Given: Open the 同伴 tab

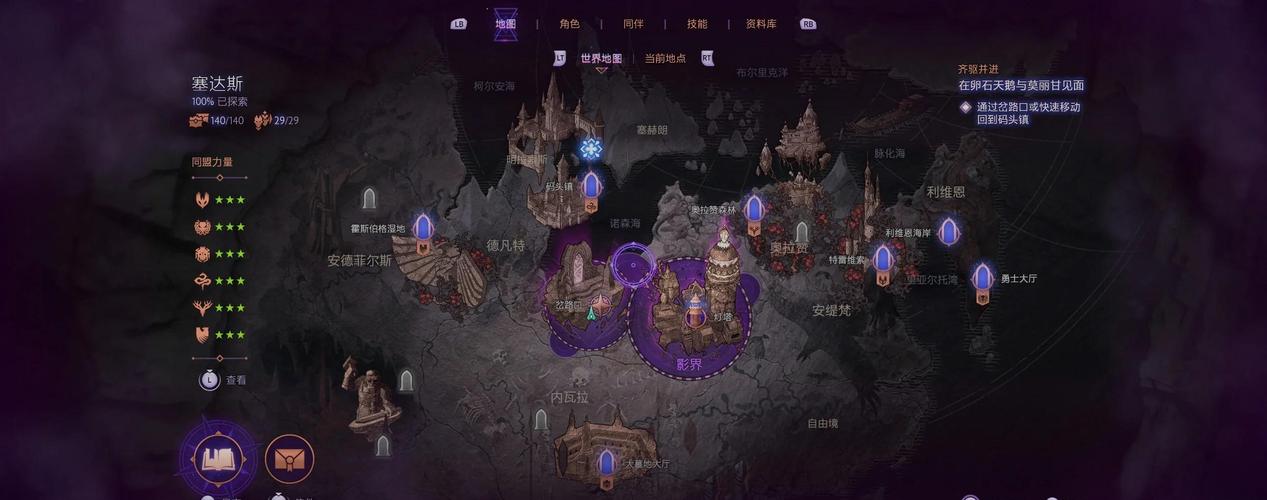Looking at the screenshot, I should click(633, 24).
